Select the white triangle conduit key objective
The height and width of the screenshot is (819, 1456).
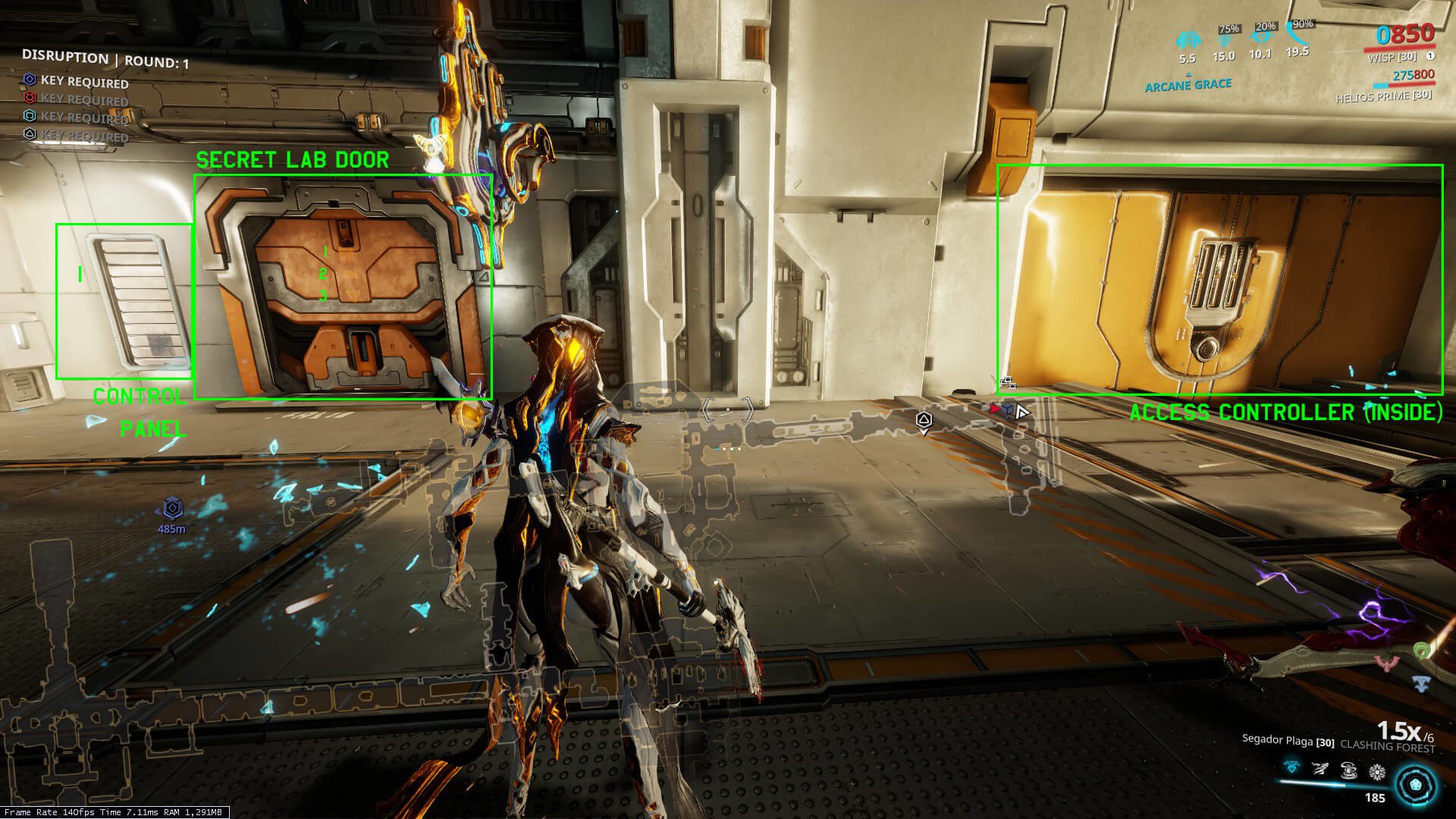(30, 134)
